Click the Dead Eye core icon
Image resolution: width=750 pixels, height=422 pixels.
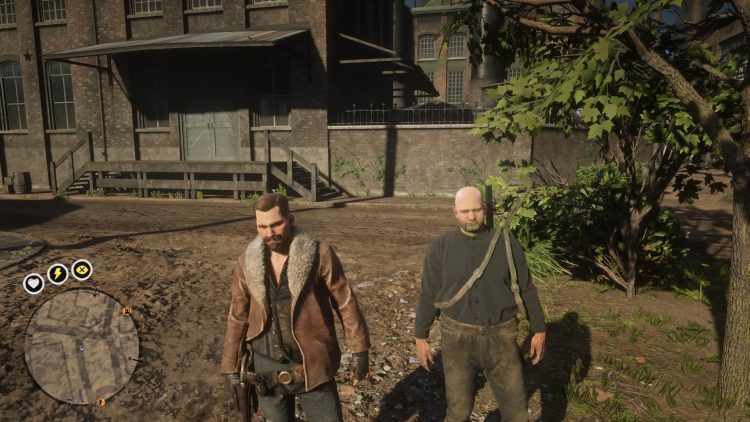point(82,270)
